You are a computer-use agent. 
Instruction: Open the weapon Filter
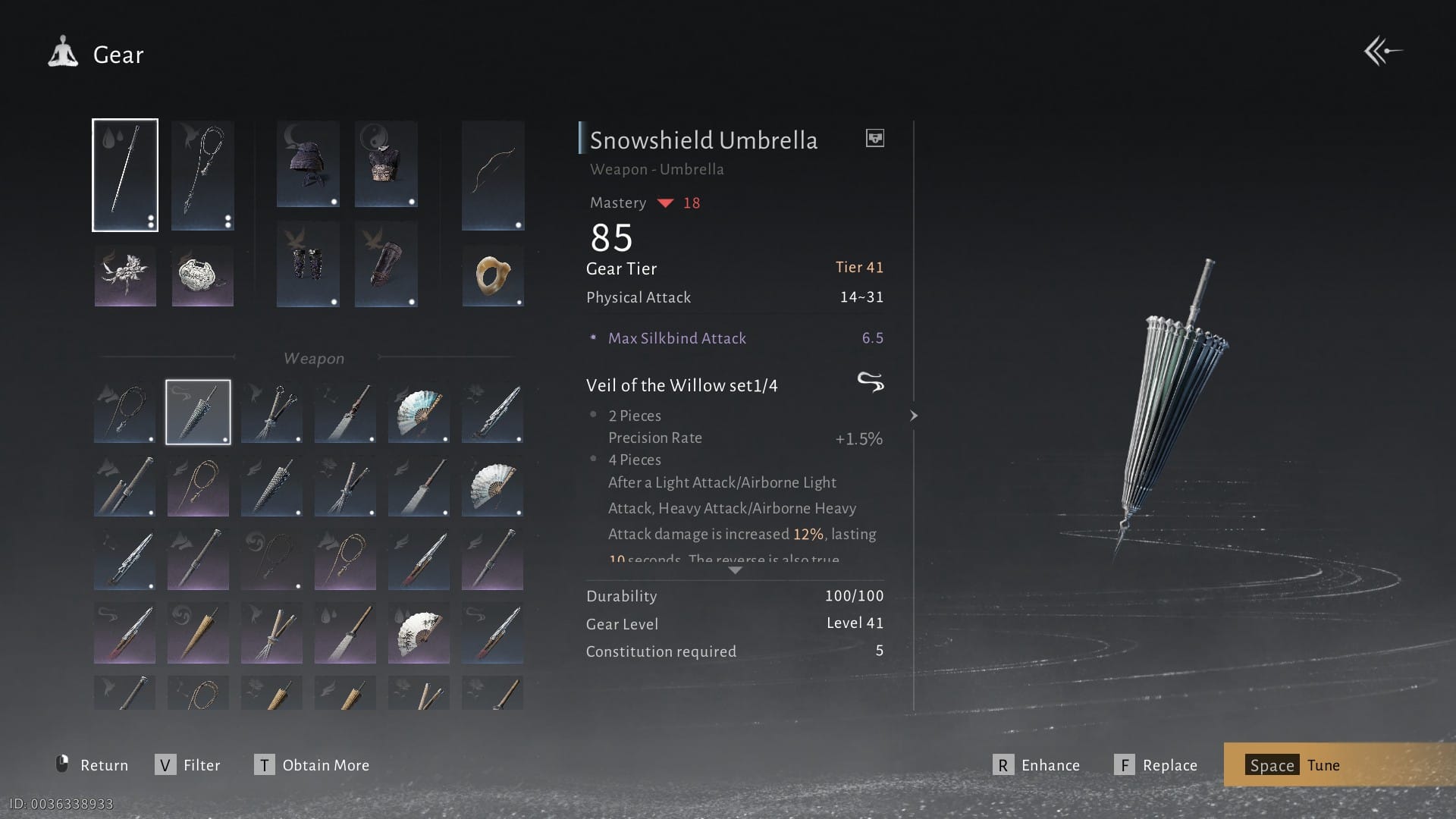(187, 765)
